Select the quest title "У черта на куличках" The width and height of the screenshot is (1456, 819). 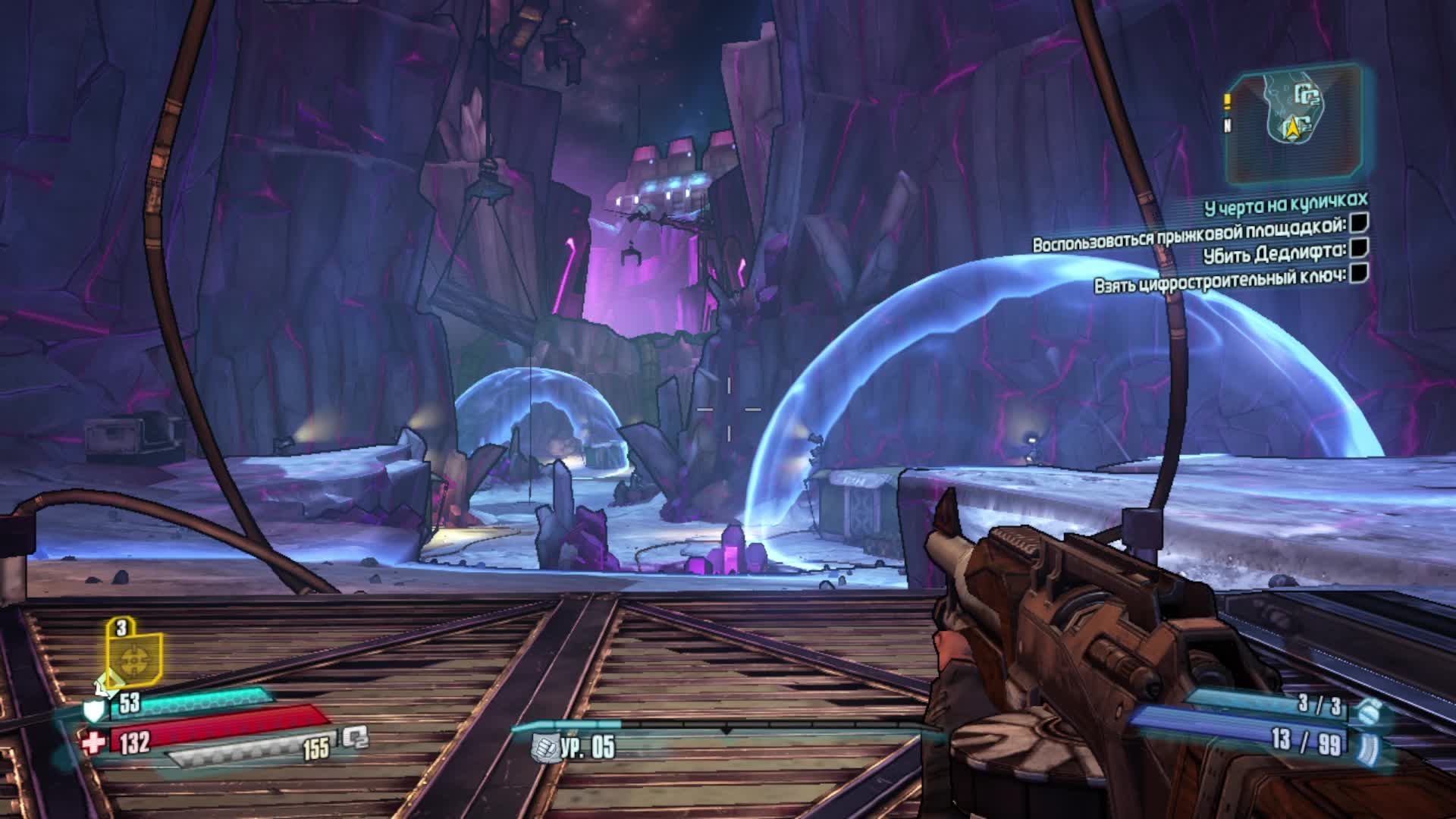pos(1276,201)
